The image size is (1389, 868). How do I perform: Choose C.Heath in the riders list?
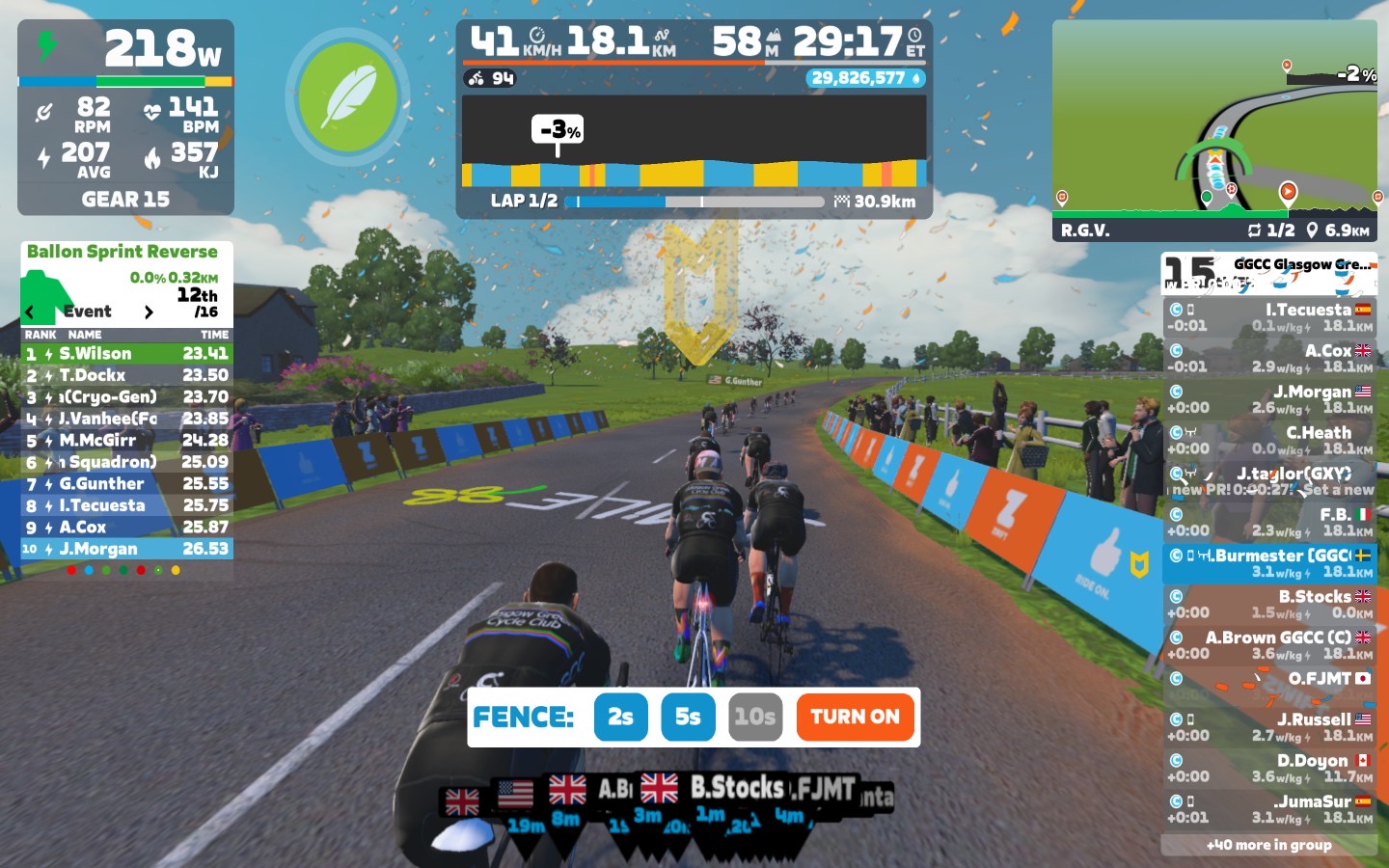pos(1268,441)
